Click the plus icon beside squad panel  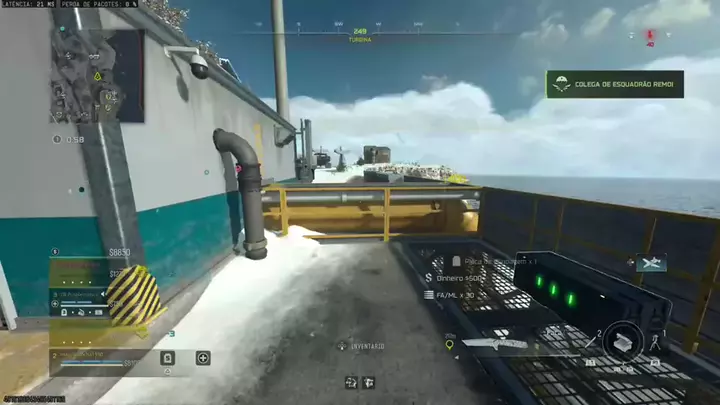click(203, 357)
